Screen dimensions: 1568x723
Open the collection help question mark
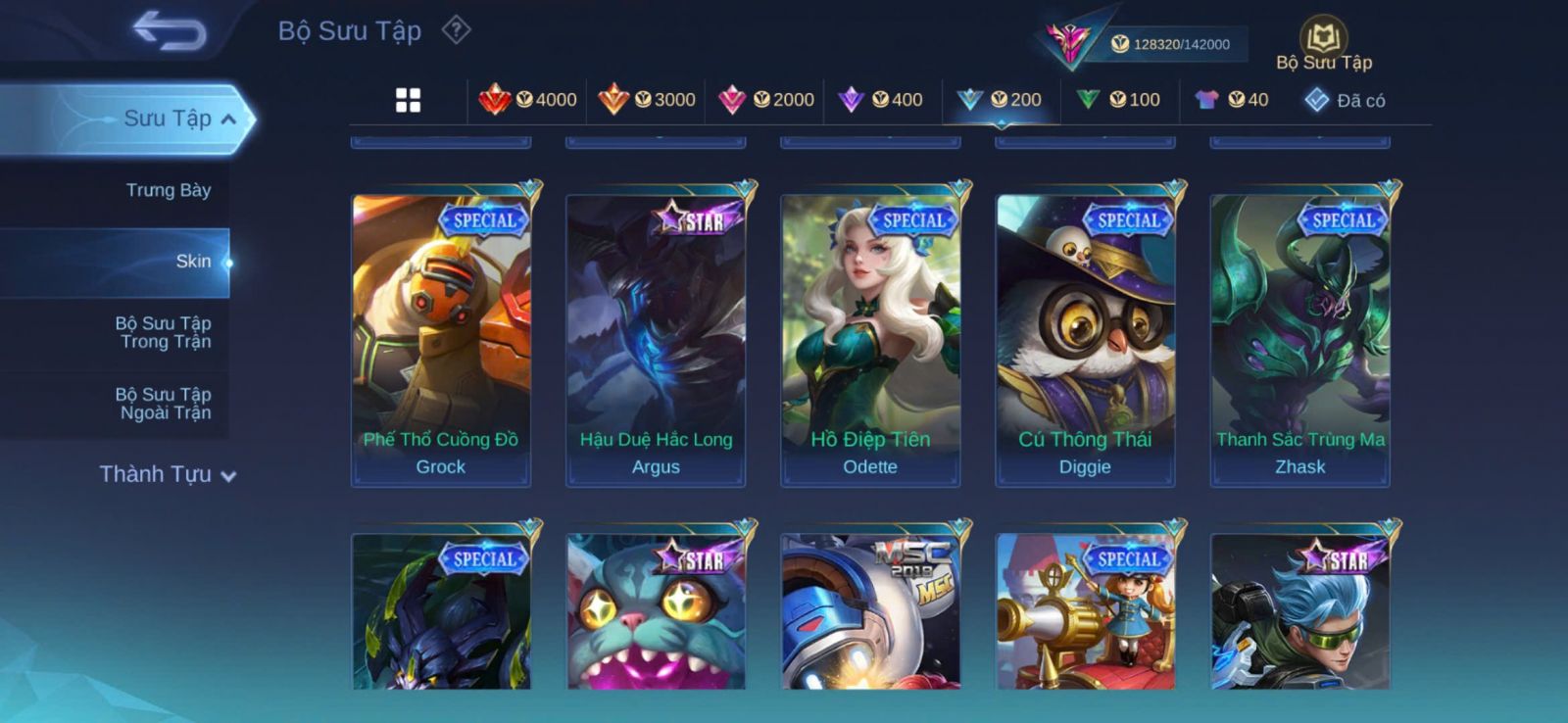(x=456, y=30)
